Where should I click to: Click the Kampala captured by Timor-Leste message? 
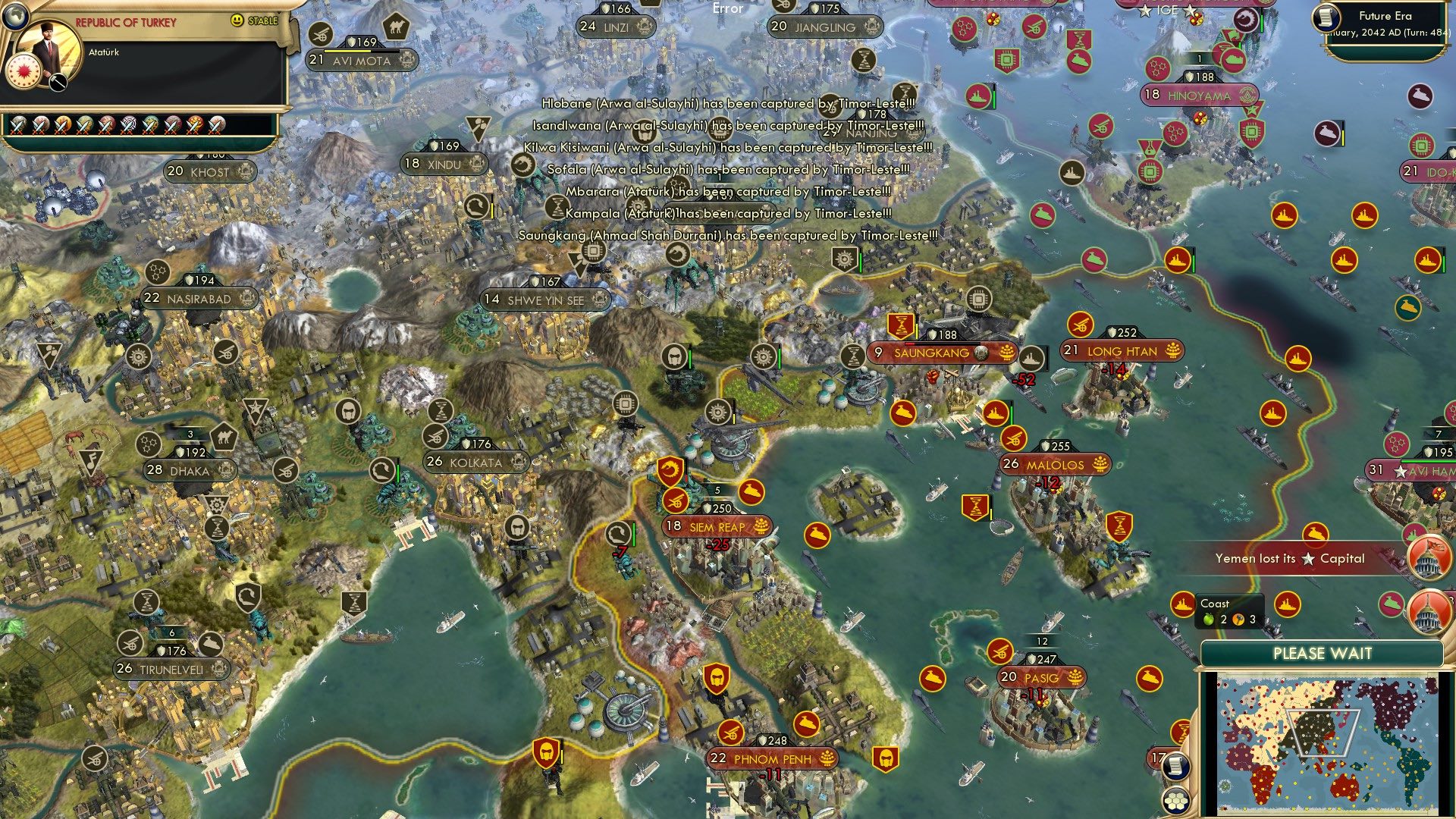click(x=726, y=215)
